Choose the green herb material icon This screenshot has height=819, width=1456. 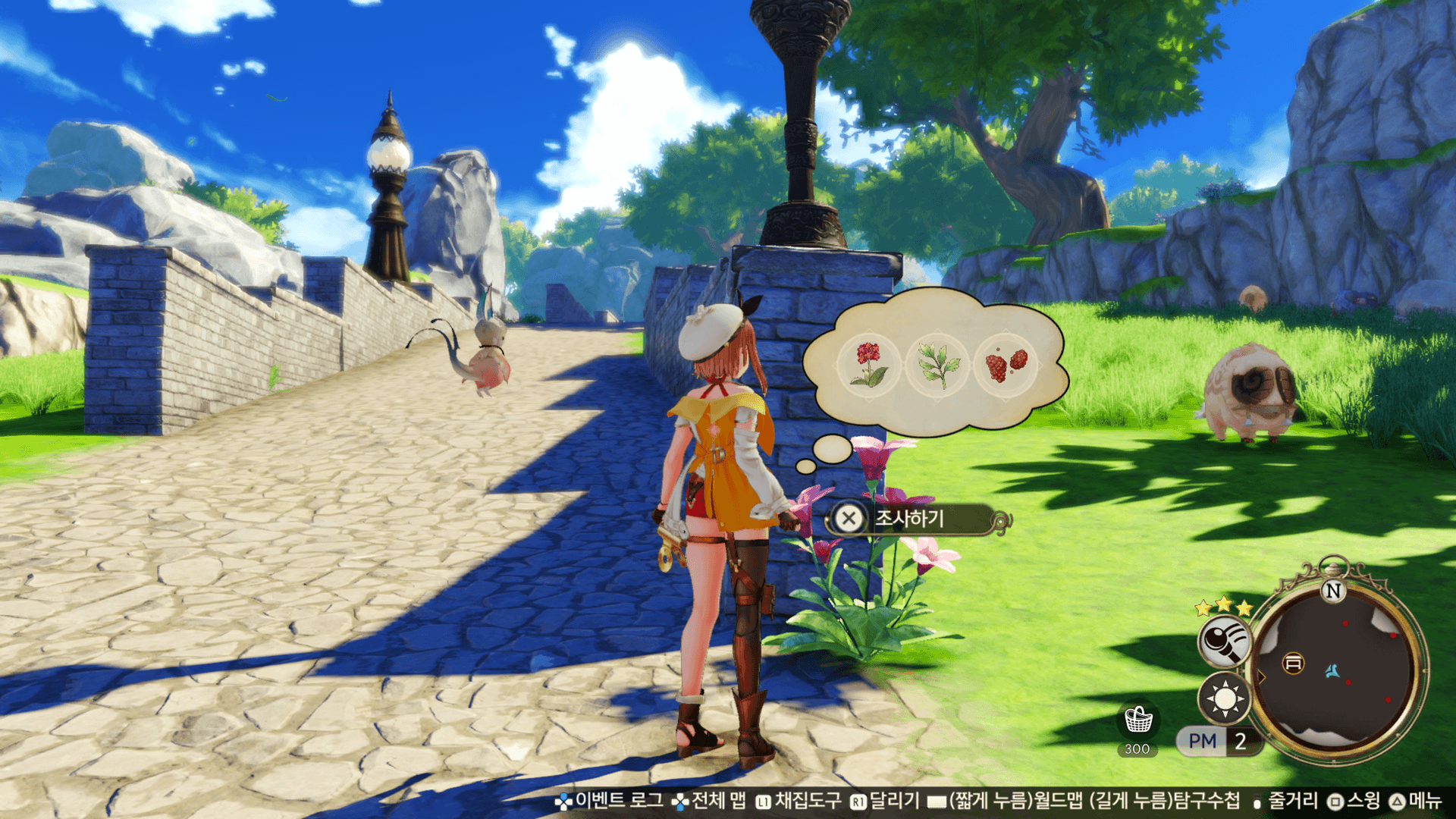click(937, 363)
